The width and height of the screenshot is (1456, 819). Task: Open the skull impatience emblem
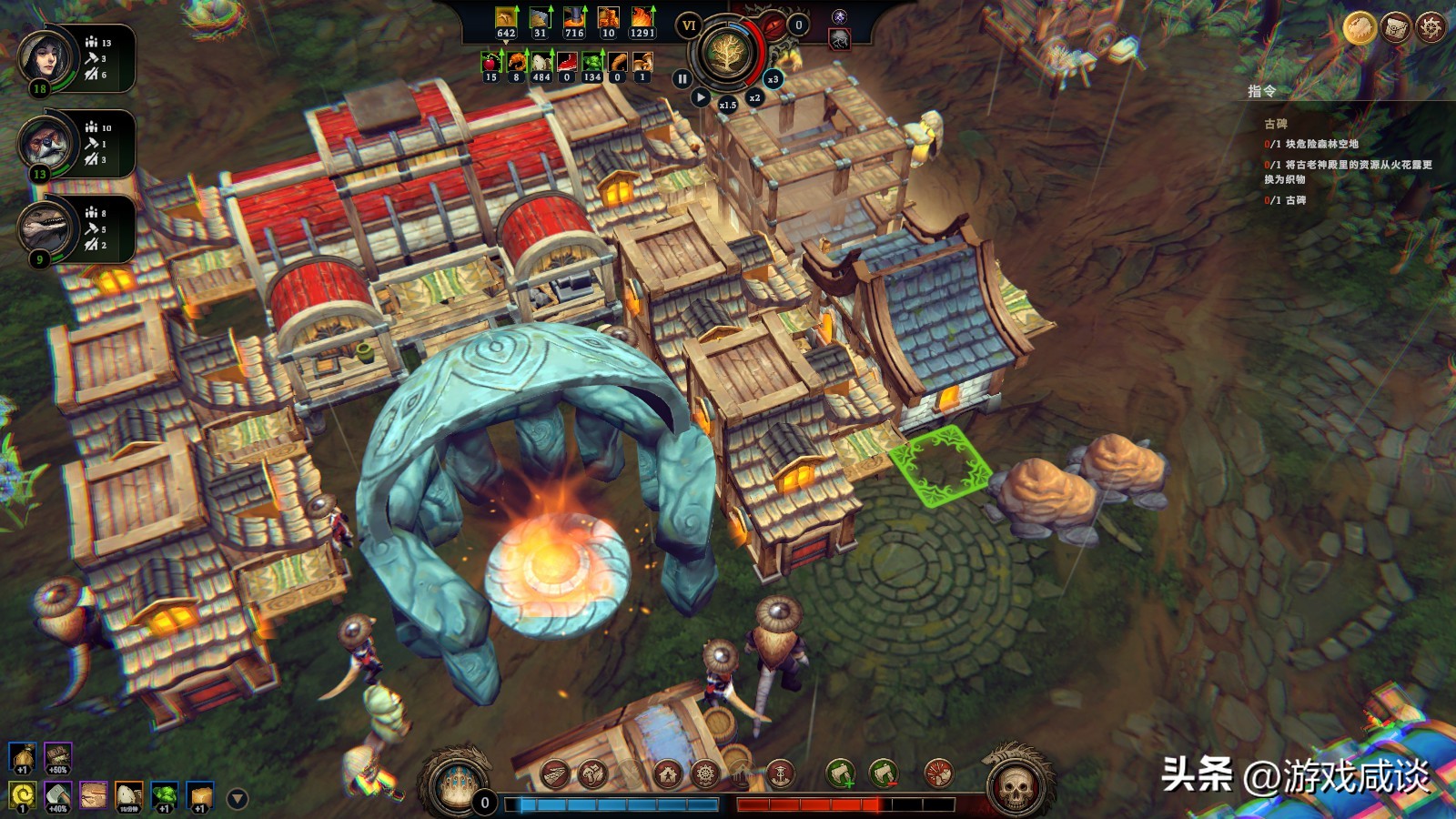1016,785
